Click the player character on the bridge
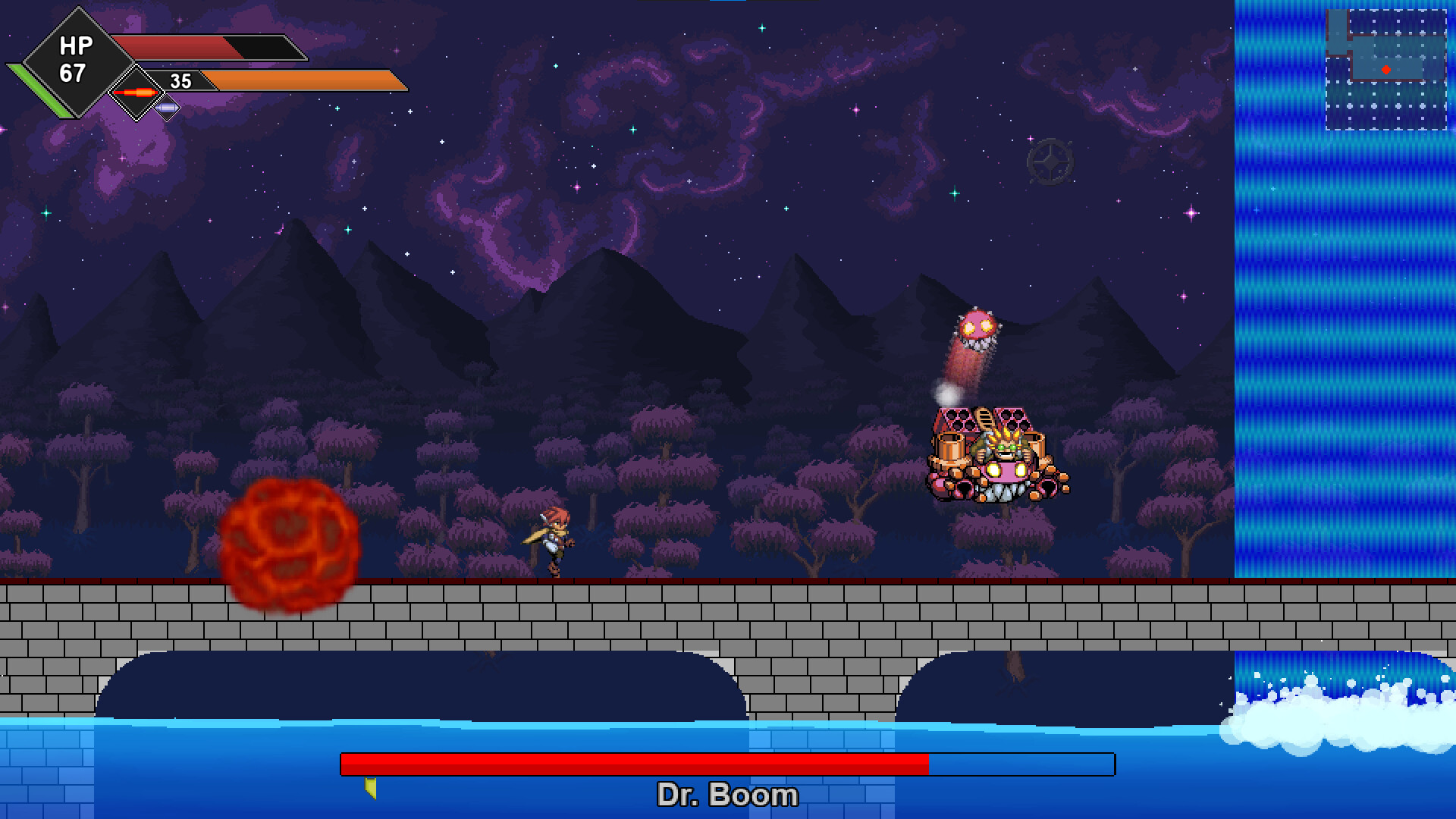 pos(552,538)
